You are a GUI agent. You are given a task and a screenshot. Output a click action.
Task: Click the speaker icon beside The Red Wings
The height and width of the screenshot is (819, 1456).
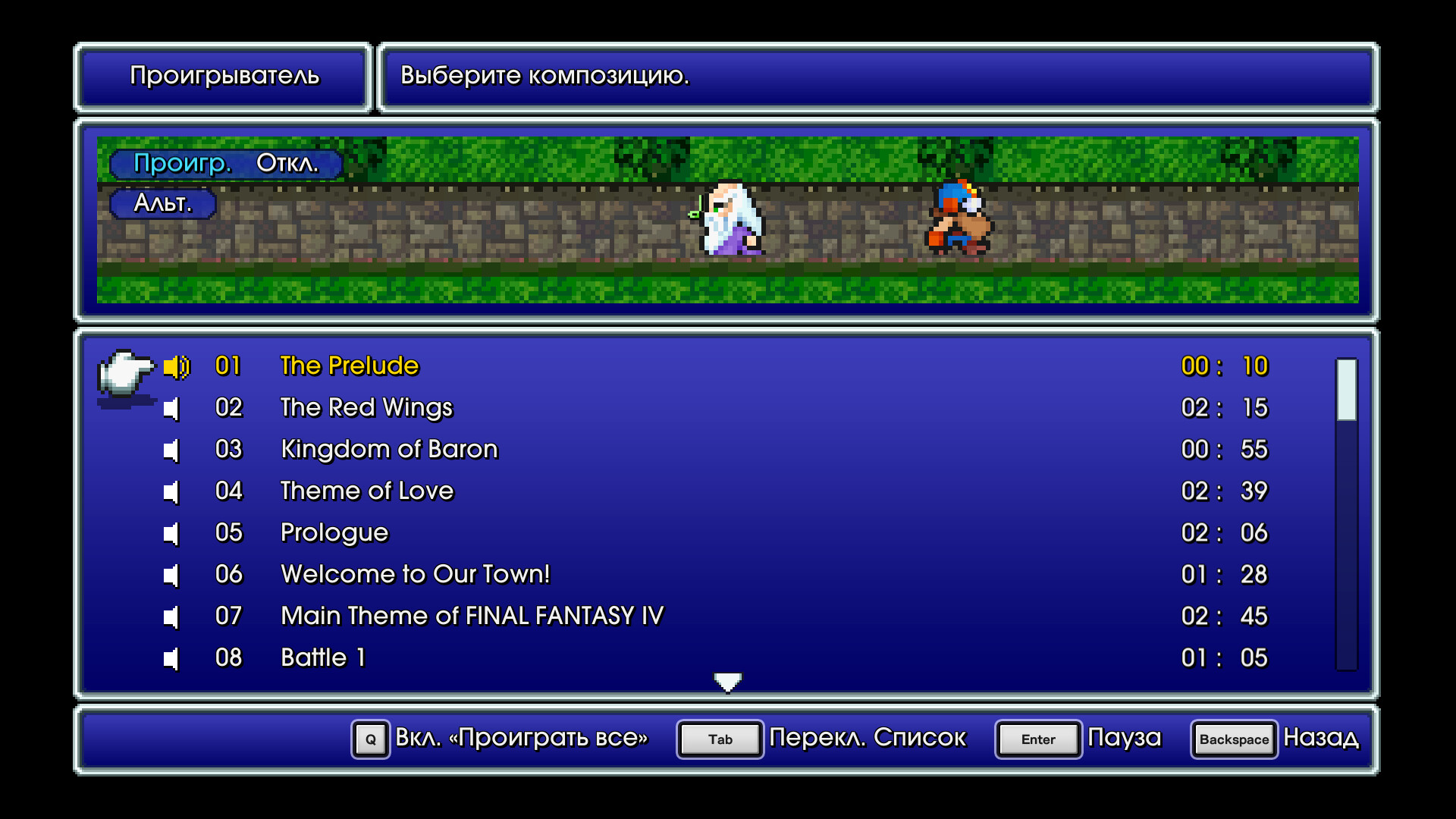pyautogui.click(x=173, y=407)
